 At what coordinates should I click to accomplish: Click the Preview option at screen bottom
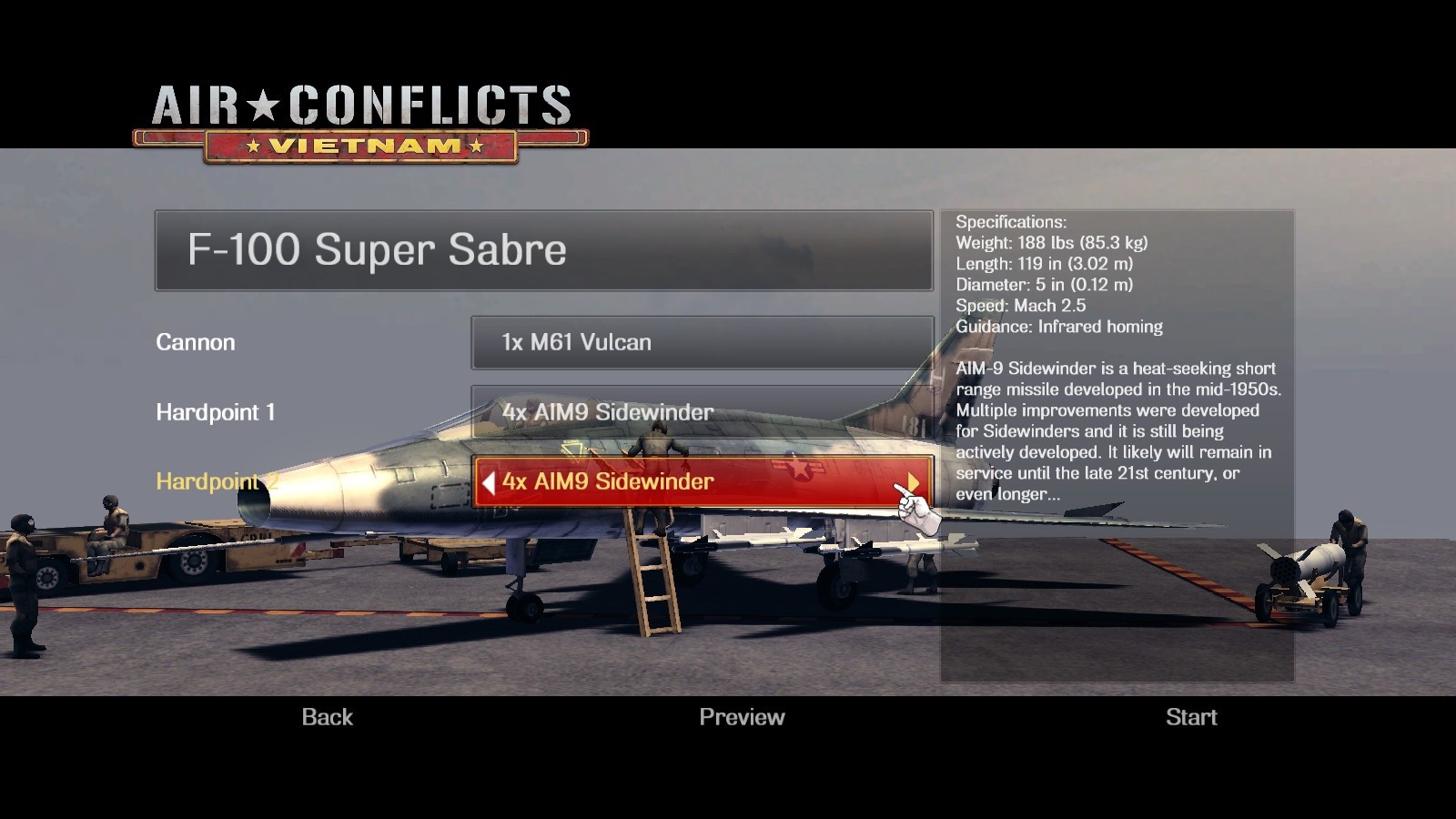coord(742,717)
